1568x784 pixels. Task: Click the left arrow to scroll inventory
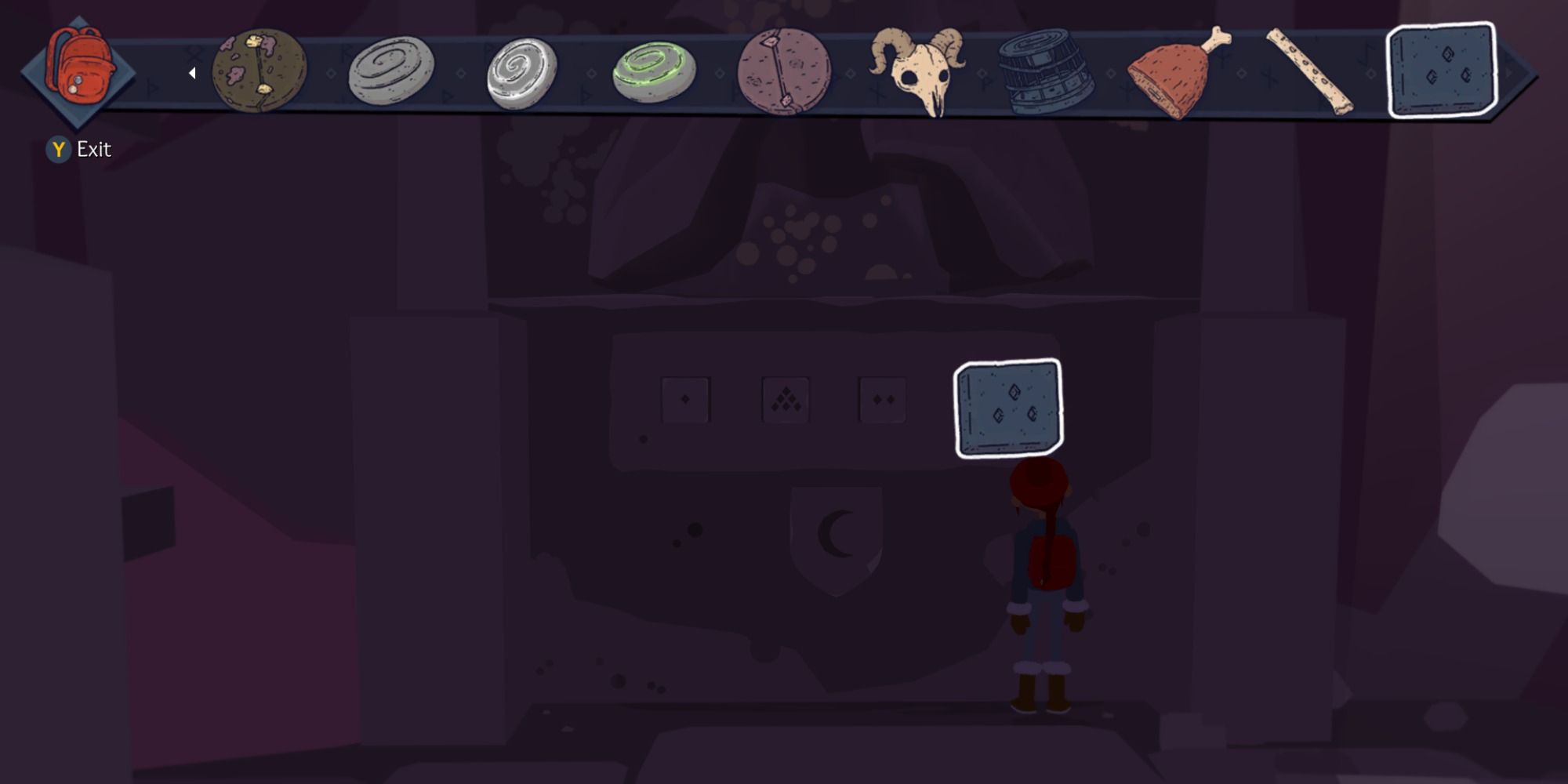point(193,72)
